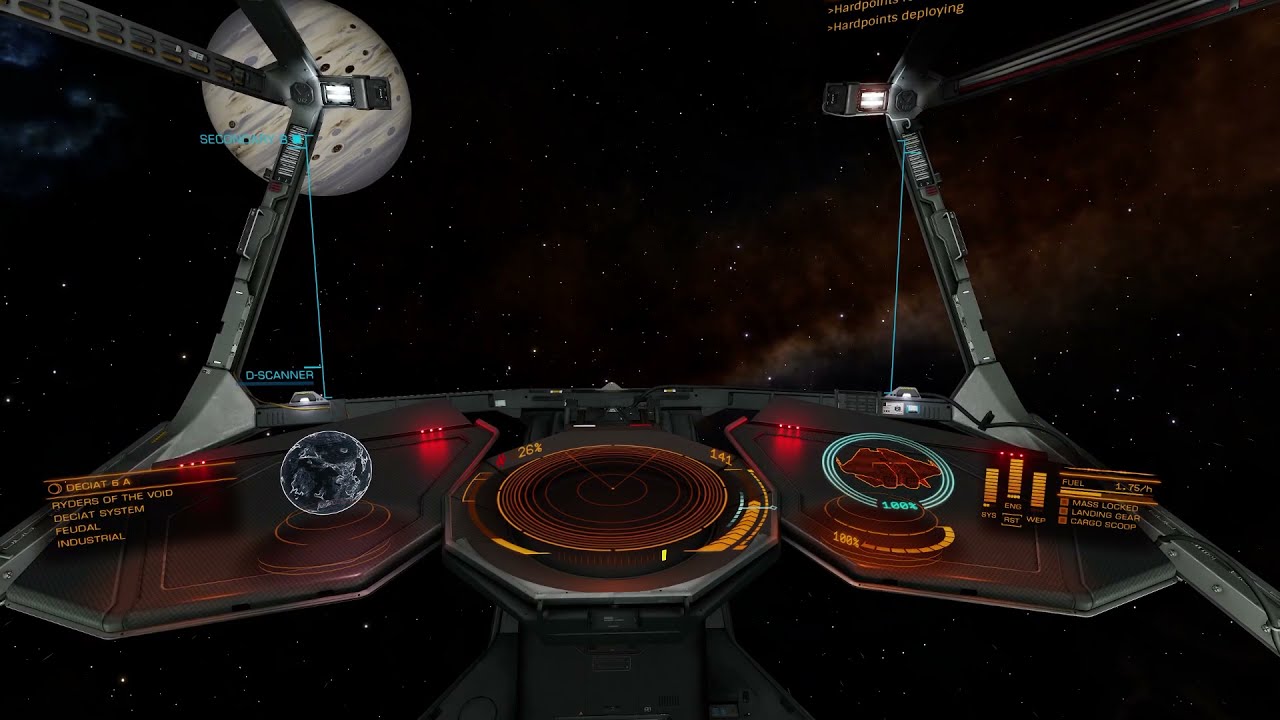Toggle the Cargo Scoop indicator
The image size is (1280, 720).
(x=1098, y=523)
